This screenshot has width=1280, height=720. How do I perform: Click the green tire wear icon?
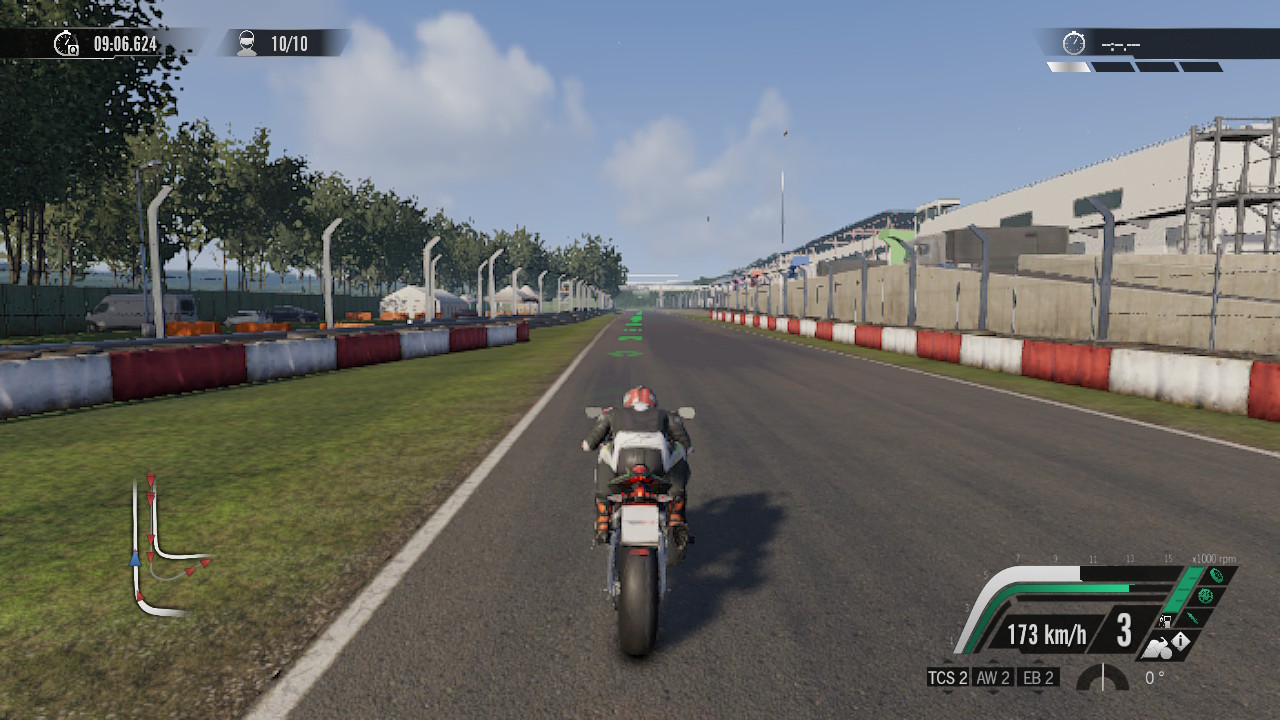1216,575
